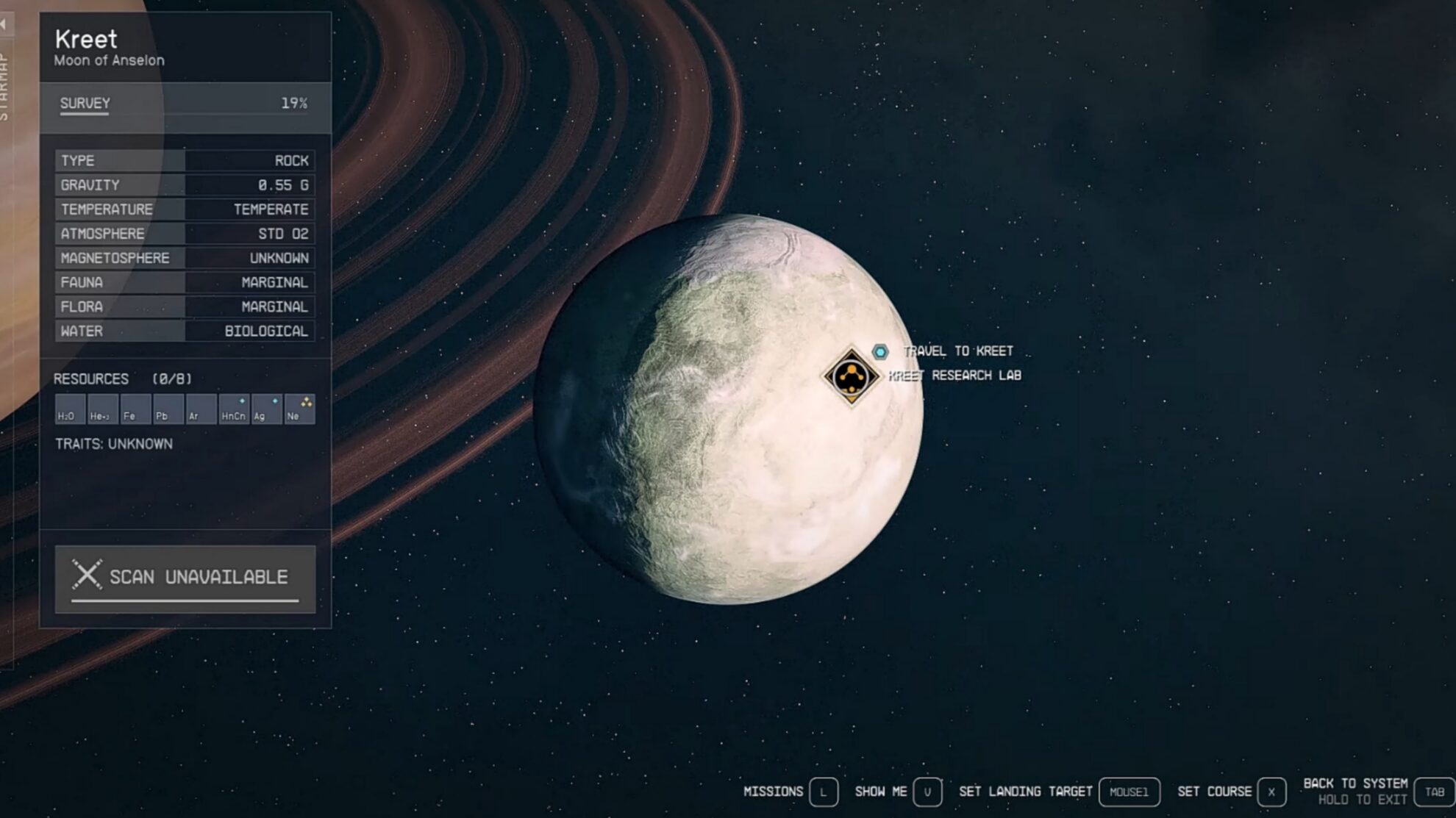Select the H2O water resource tile
1456x818 pixels.
70,409
